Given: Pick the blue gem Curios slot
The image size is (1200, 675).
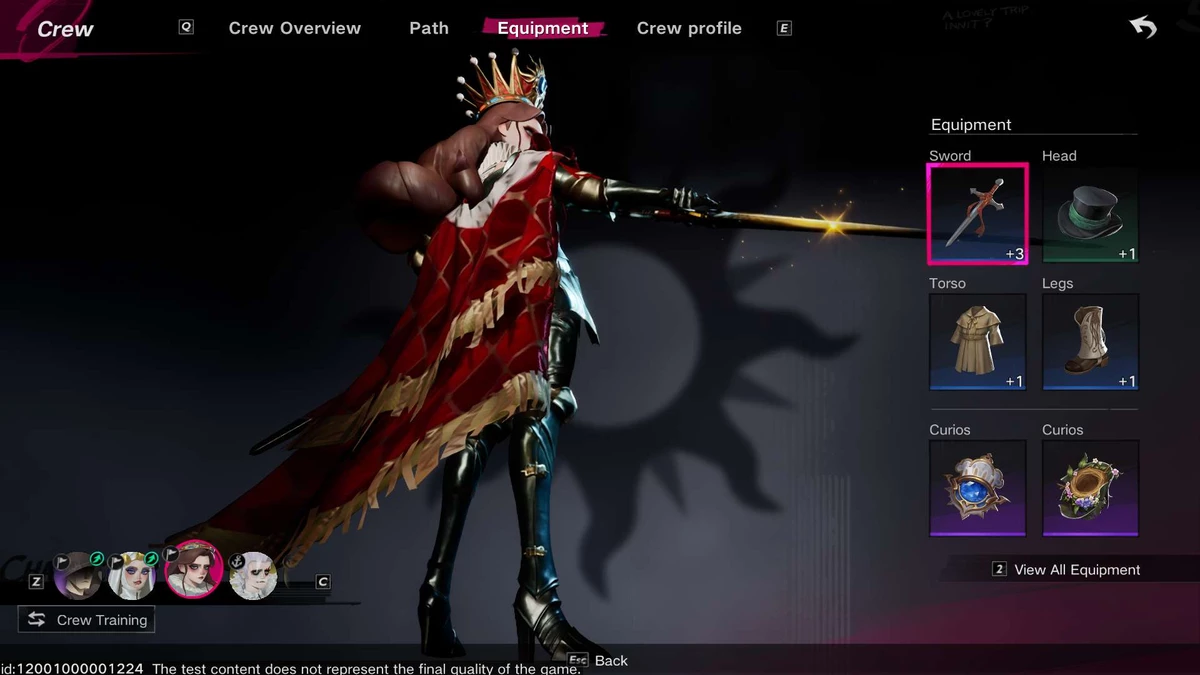Looking at the screenshot, I should (x=977, y=488).
